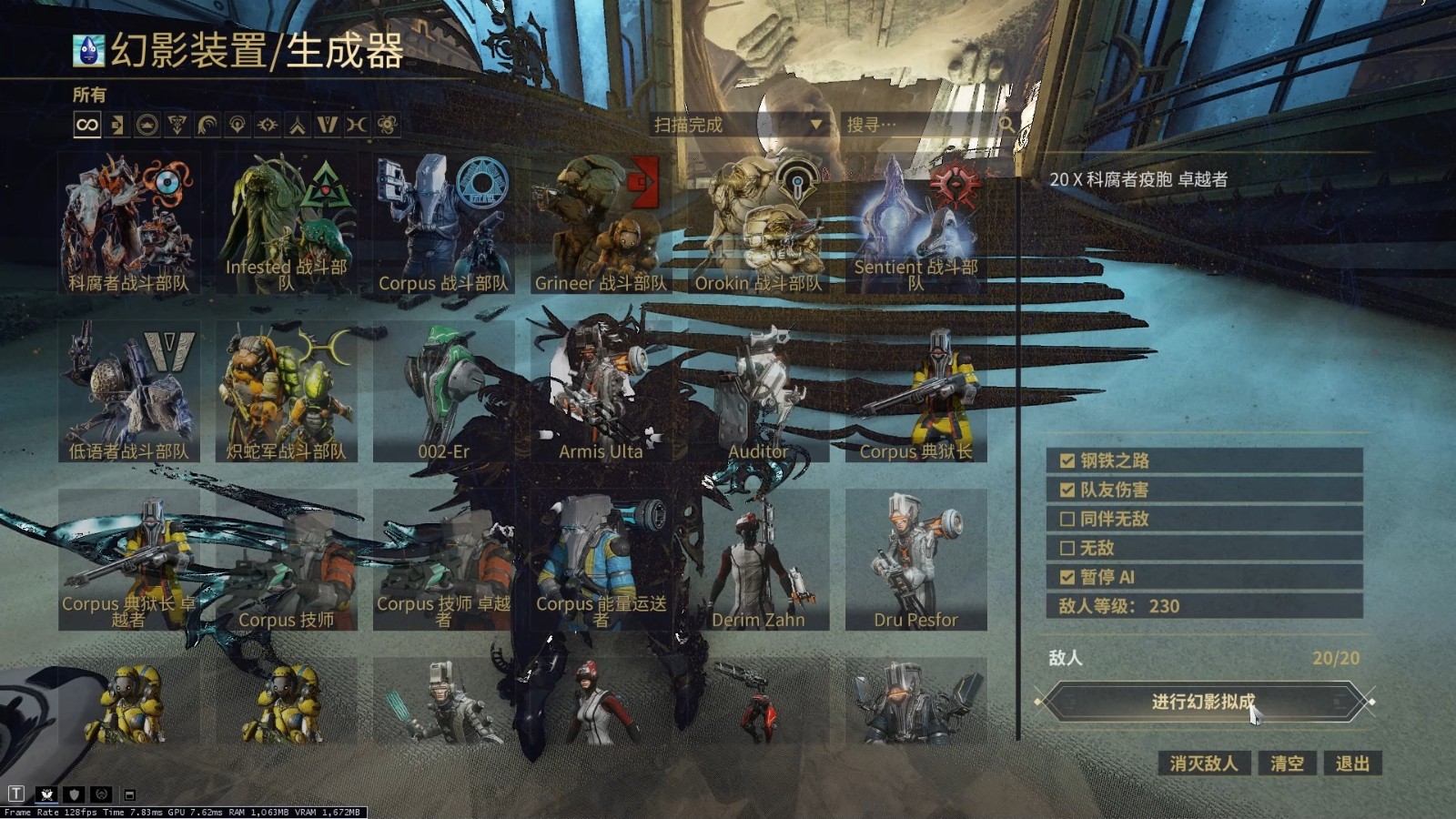Adjust the 敌人等级 230 level field
The width and height of the screenshot is (1456, 819).
pos(1203,606)
